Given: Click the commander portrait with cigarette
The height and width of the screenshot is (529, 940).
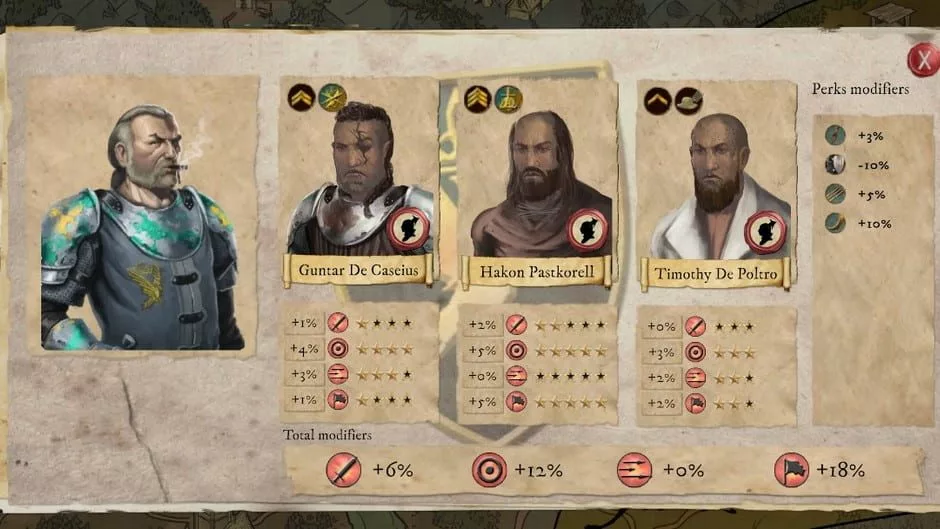Looking at the screenshot, I should click(140, 225).
